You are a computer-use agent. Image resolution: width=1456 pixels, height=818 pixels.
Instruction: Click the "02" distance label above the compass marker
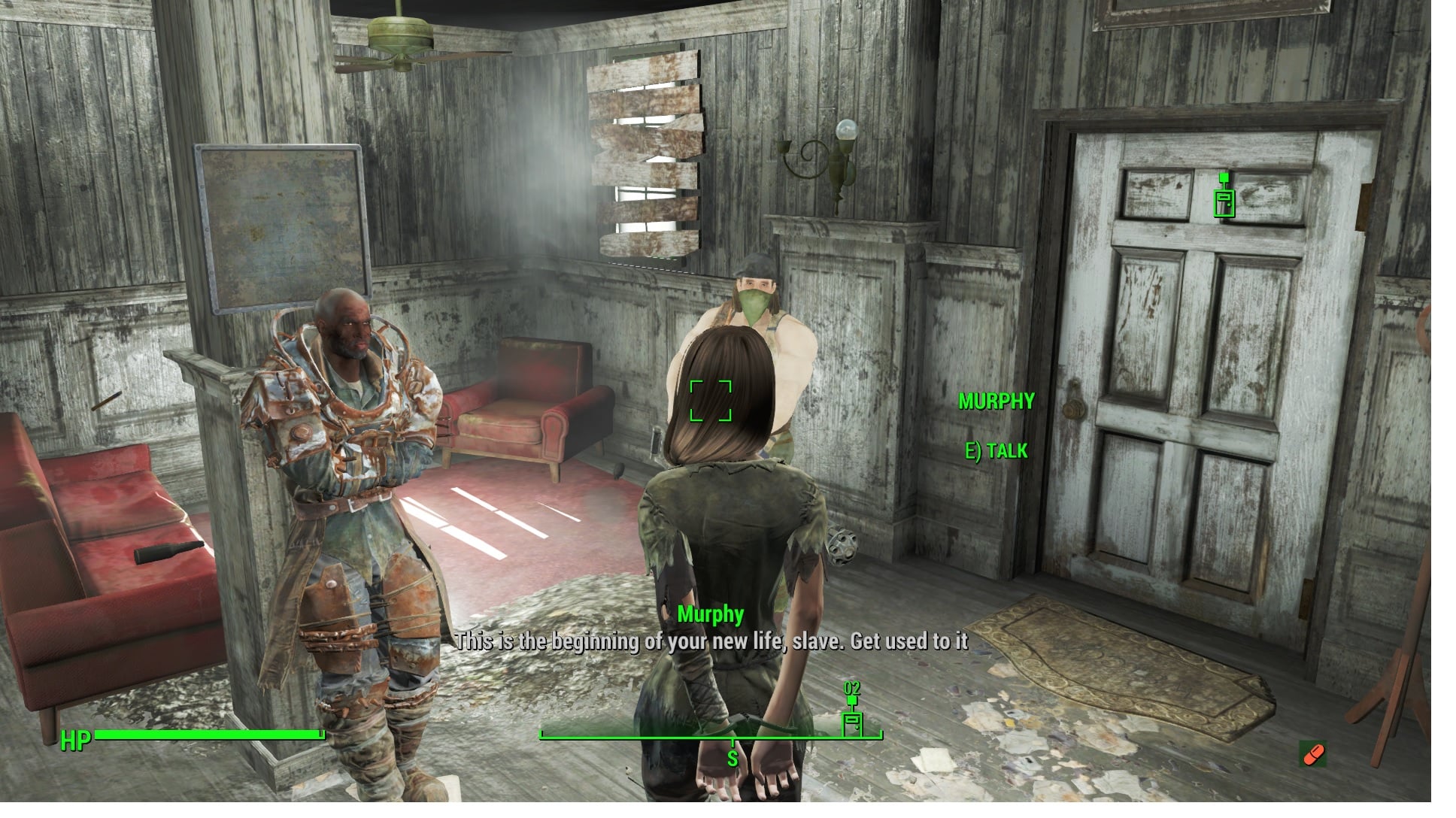pyautogui.click(x=852, y=689)
